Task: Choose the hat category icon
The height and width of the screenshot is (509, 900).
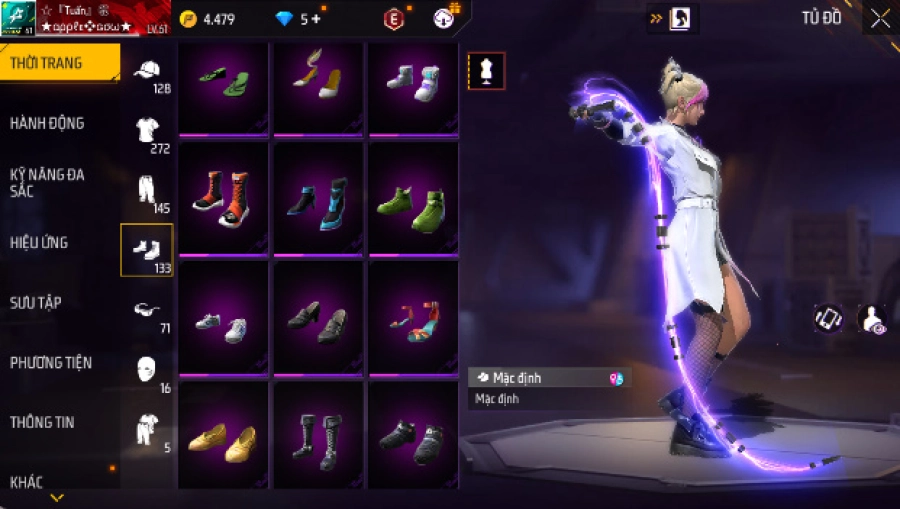Action: pyautogui.click(x=147, y=71)
